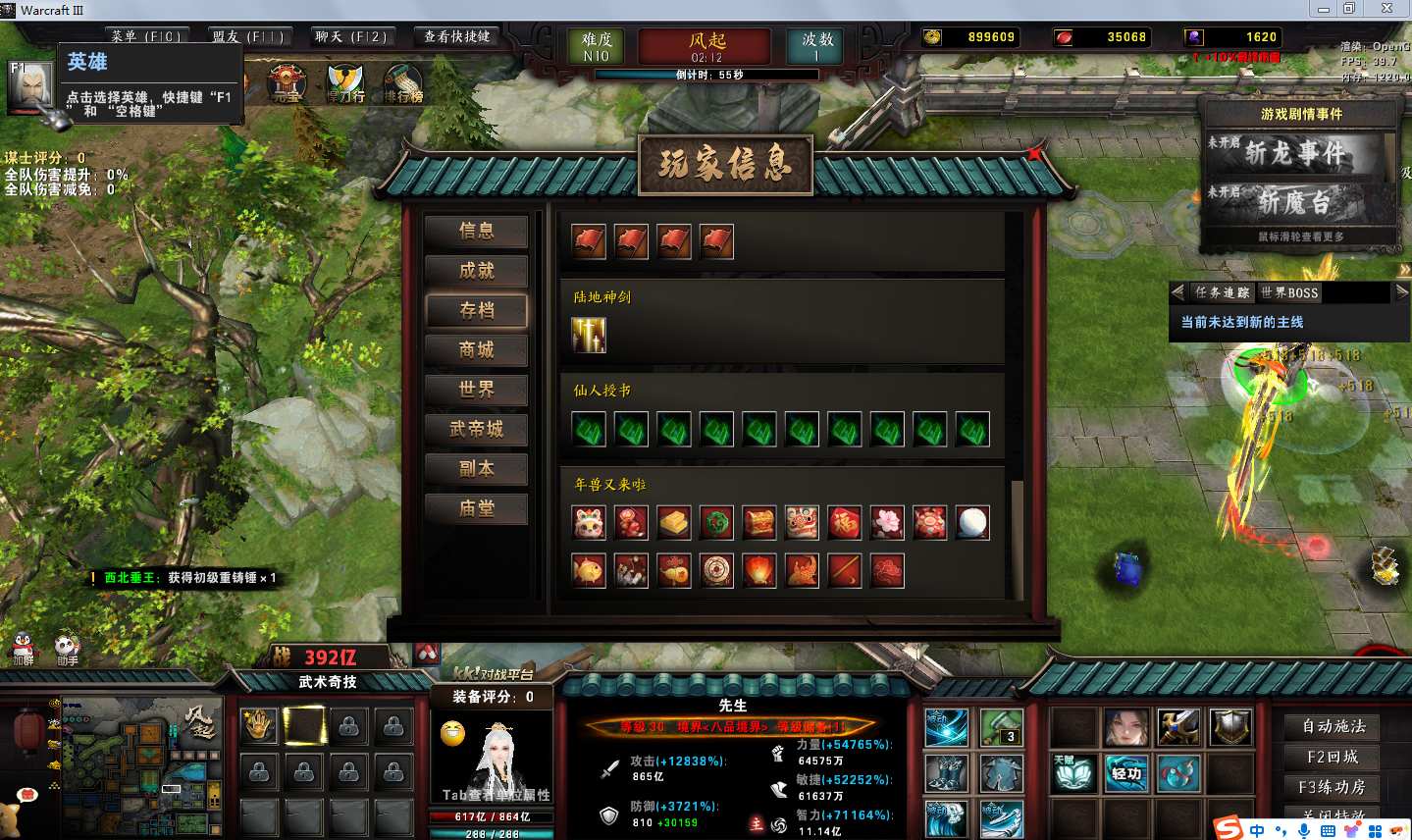Open the 庙堂 tab
This screenshot has height=840, width=1412.
pos(476,508)
